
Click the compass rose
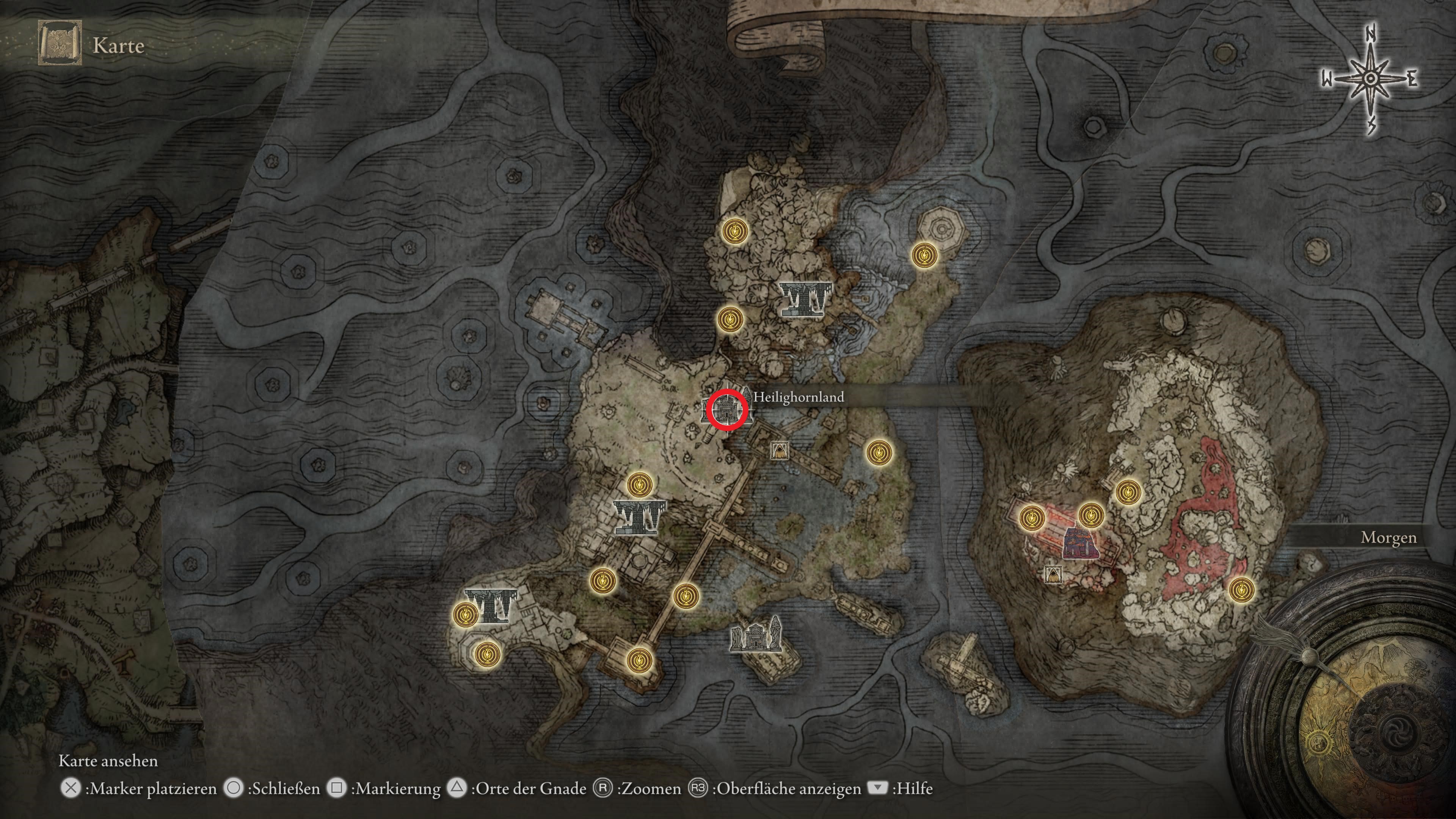tap(1370, 80)
